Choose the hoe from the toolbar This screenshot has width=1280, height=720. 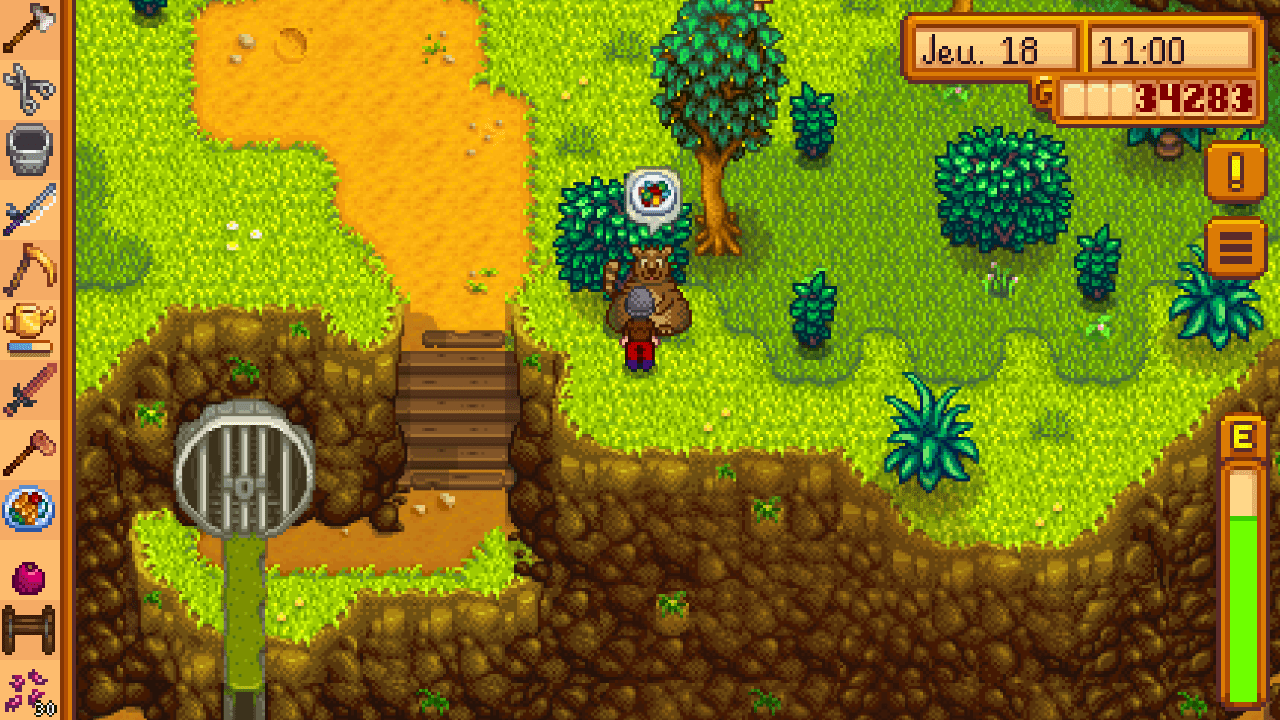pos(28,268)
